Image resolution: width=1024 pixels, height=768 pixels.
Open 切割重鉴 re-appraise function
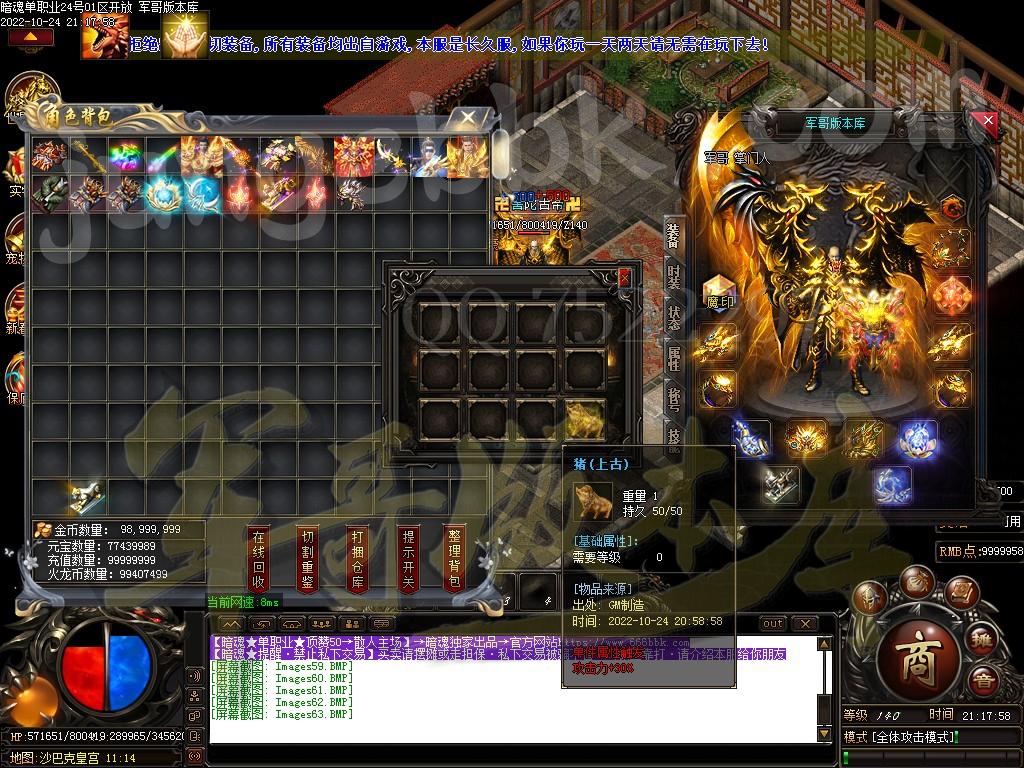[x=308, y=558]
